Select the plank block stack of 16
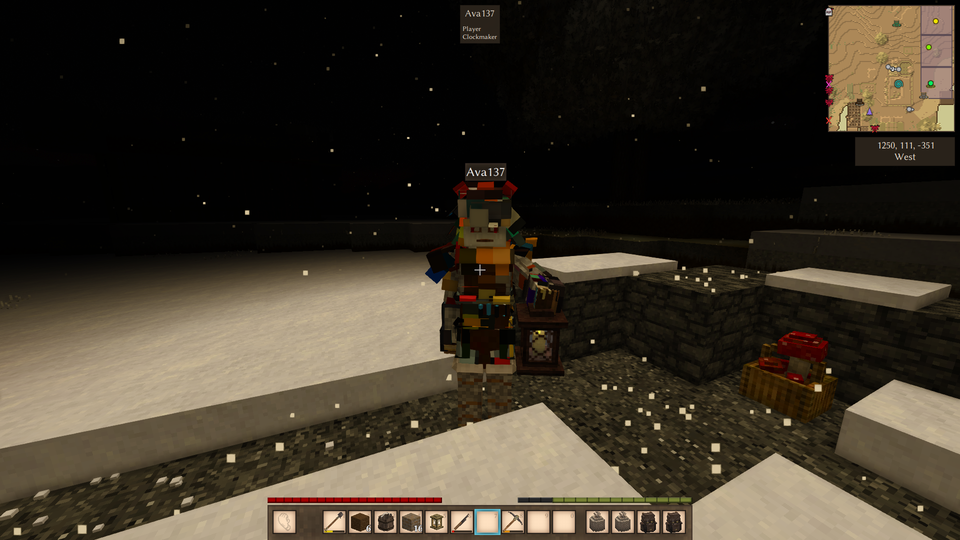Viewport: 960px width, 540px height. 411,522
